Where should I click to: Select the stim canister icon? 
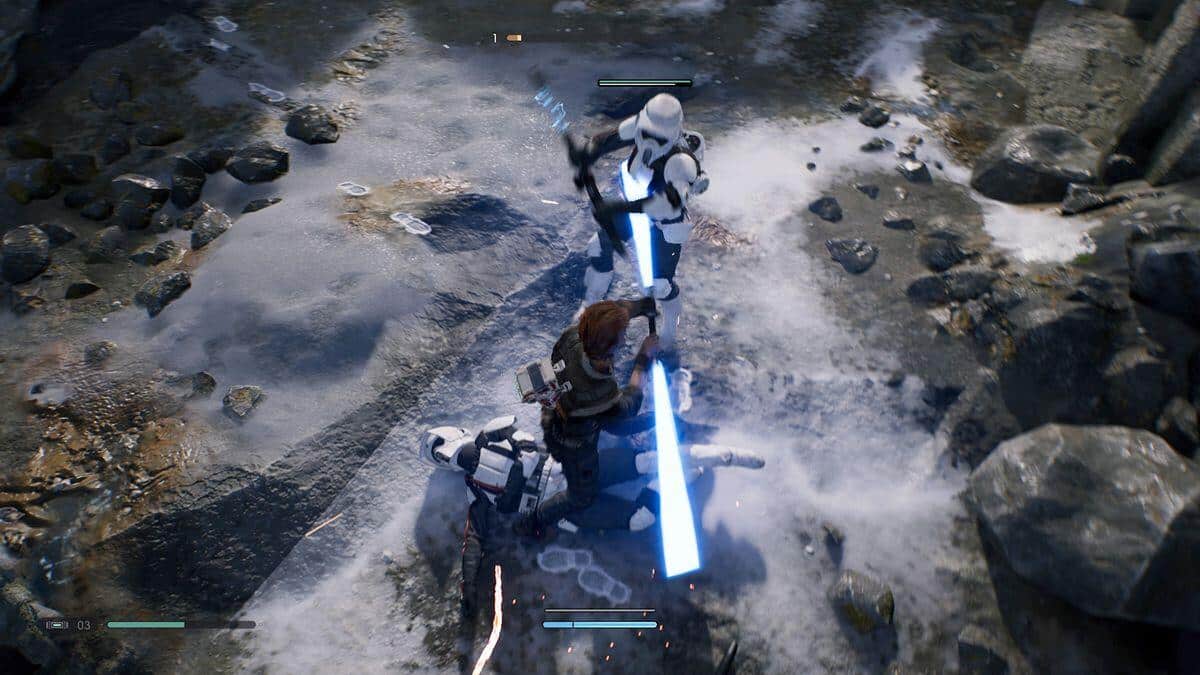57,625
